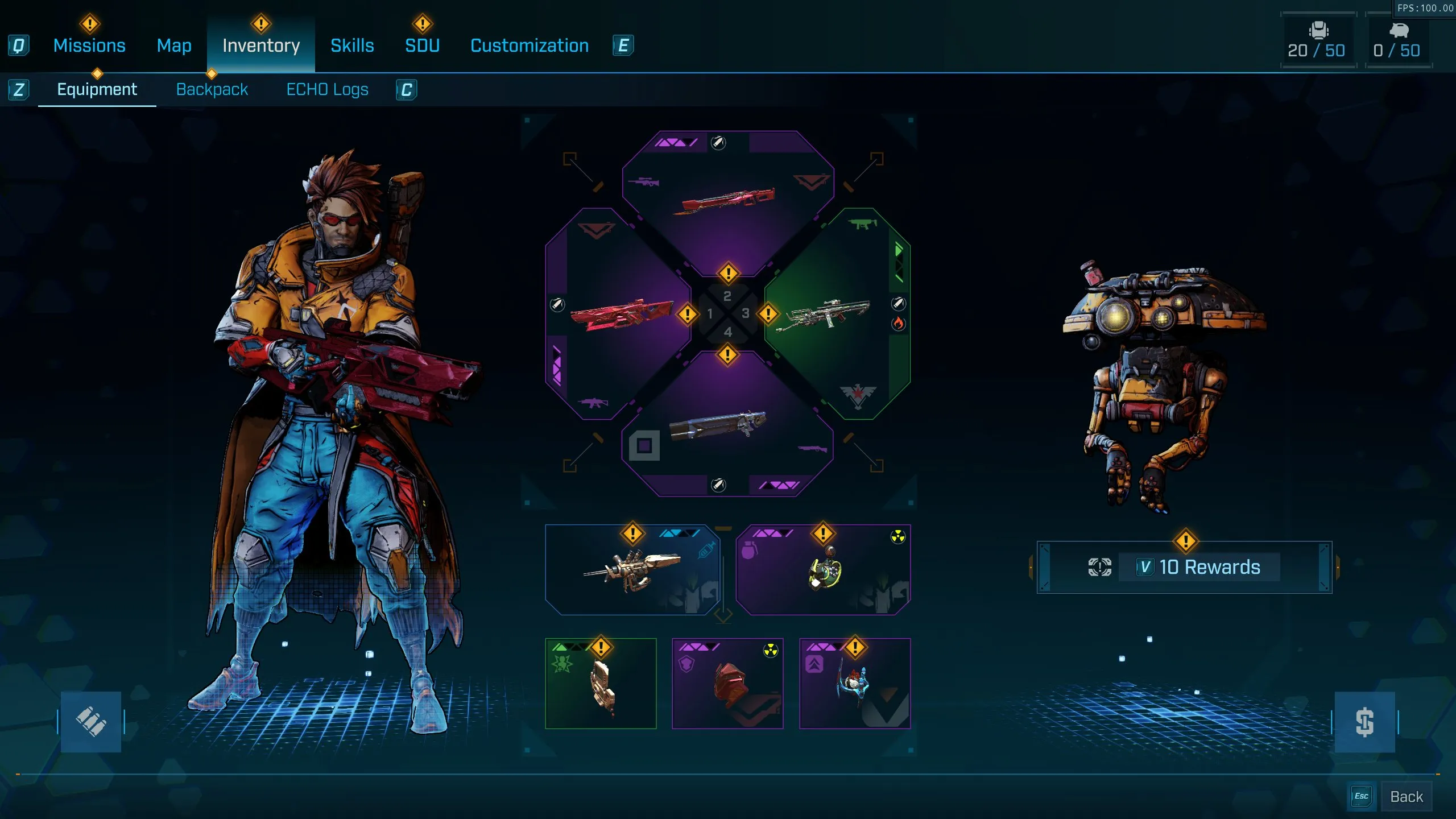
Task: Switch to the Map tab
Action: (174, 45)
